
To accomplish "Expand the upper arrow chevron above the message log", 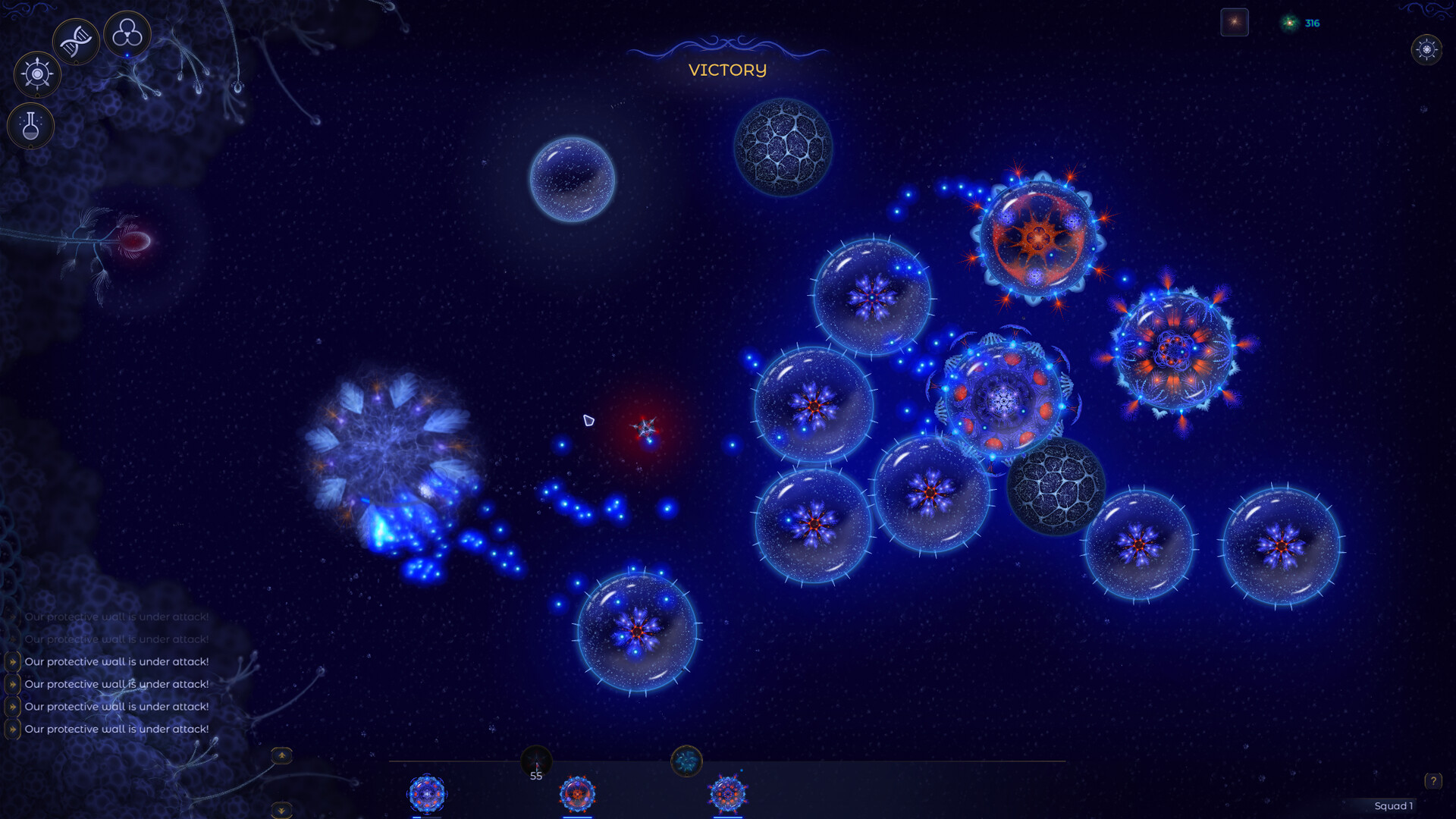I will 282,756.
